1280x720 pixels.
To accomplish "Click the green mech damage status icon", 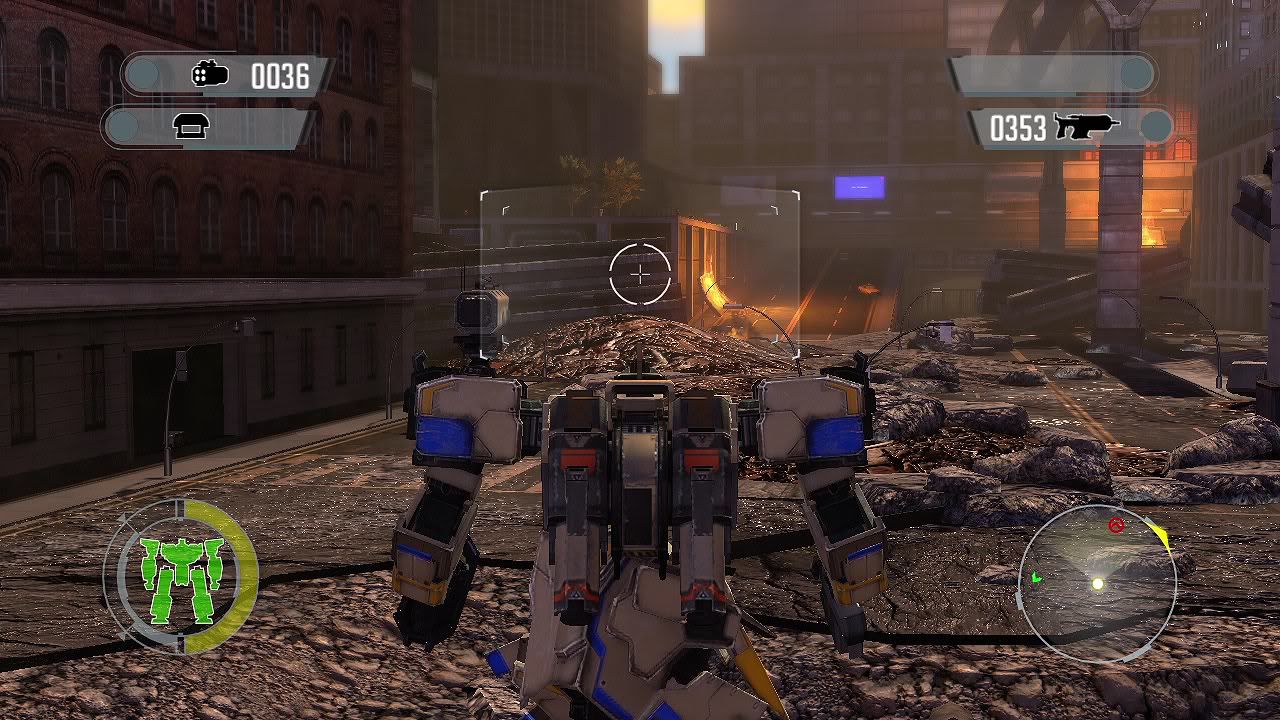I will [181, 578].
